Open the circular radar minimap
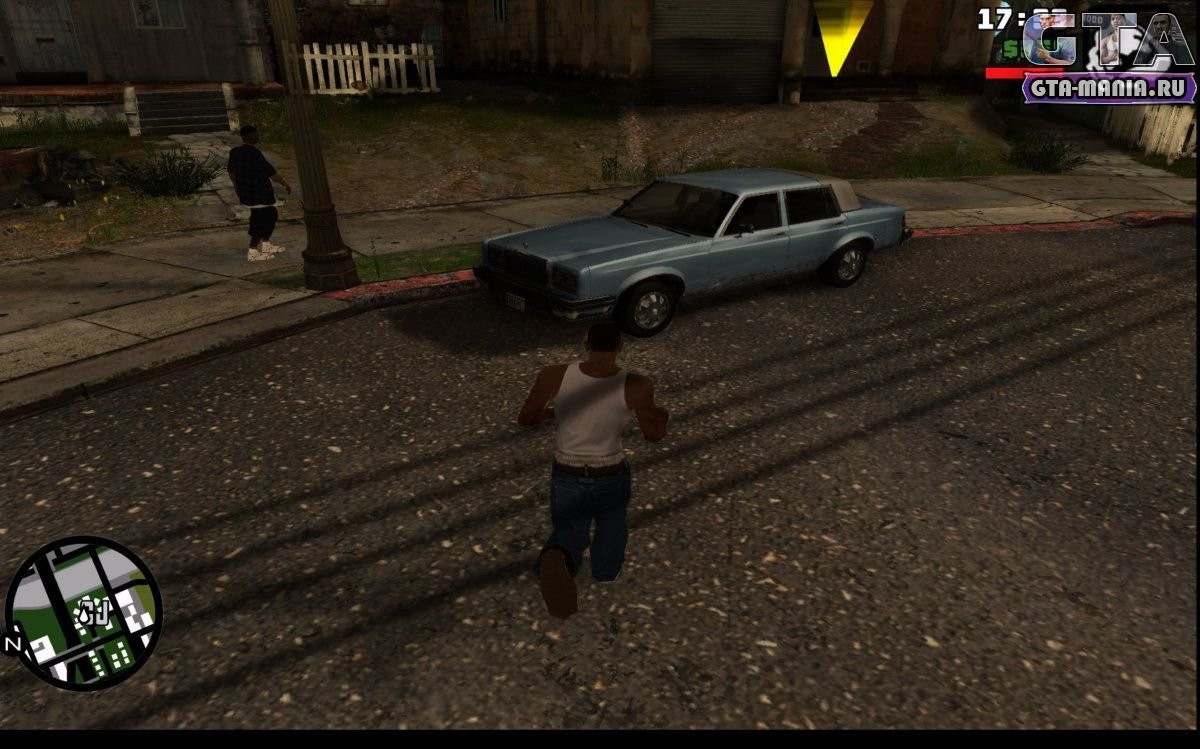 [x=84, y=613]
